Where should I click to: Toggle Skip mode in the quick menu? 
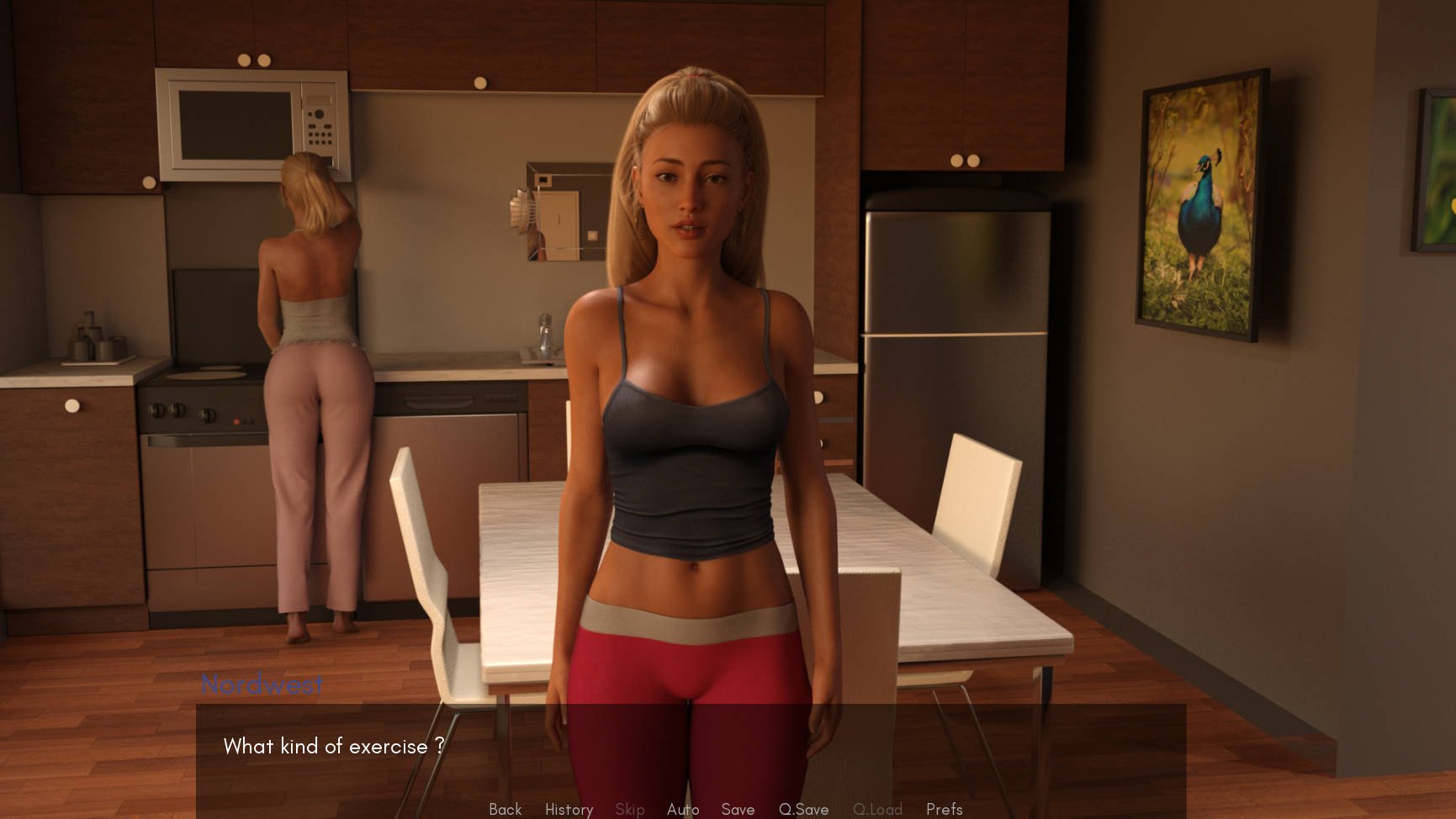[x=629, y=809]
